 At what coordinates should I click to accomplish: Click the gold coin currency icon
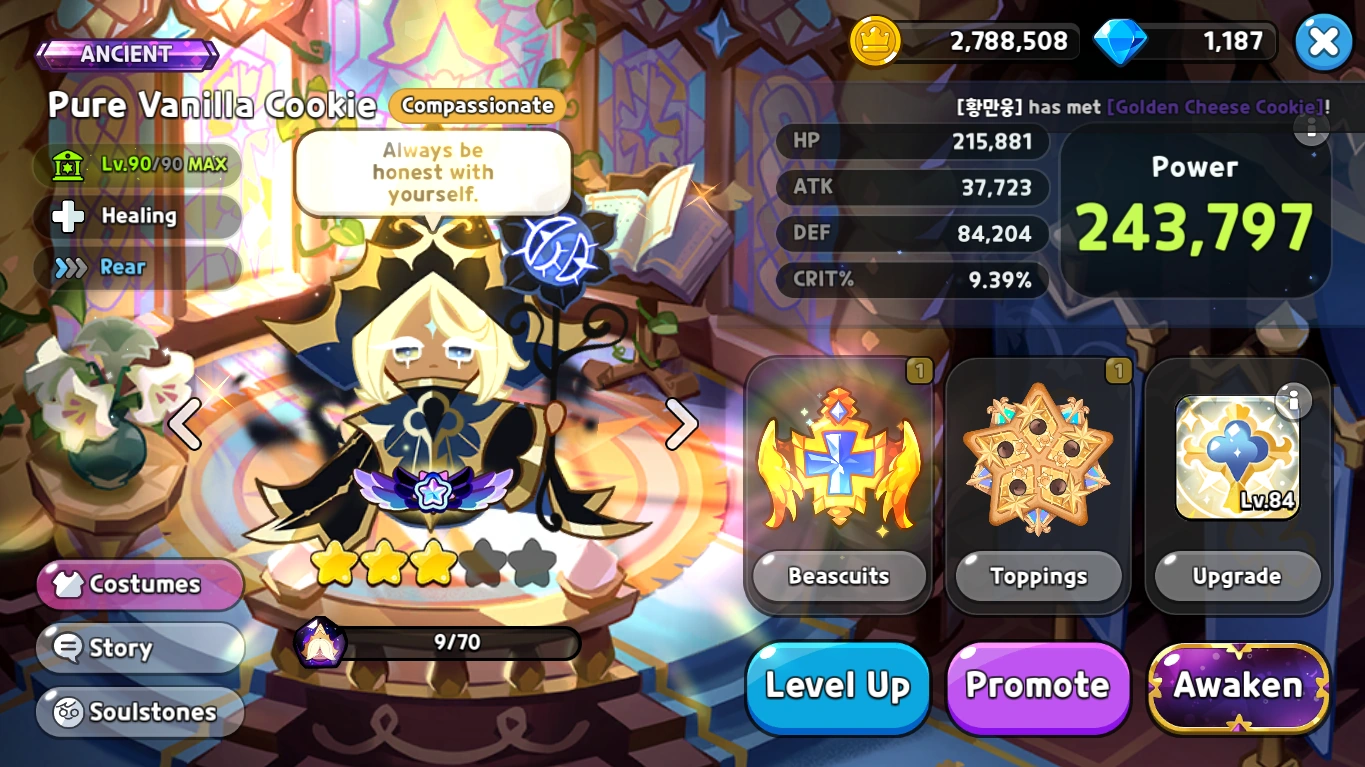pyautogui.click(x=875, y=41)
